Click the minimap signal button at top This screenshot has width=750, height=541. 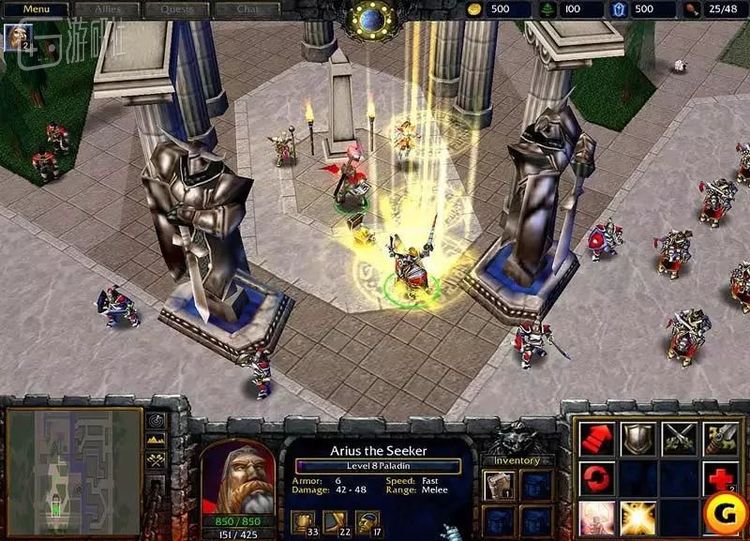157,421
